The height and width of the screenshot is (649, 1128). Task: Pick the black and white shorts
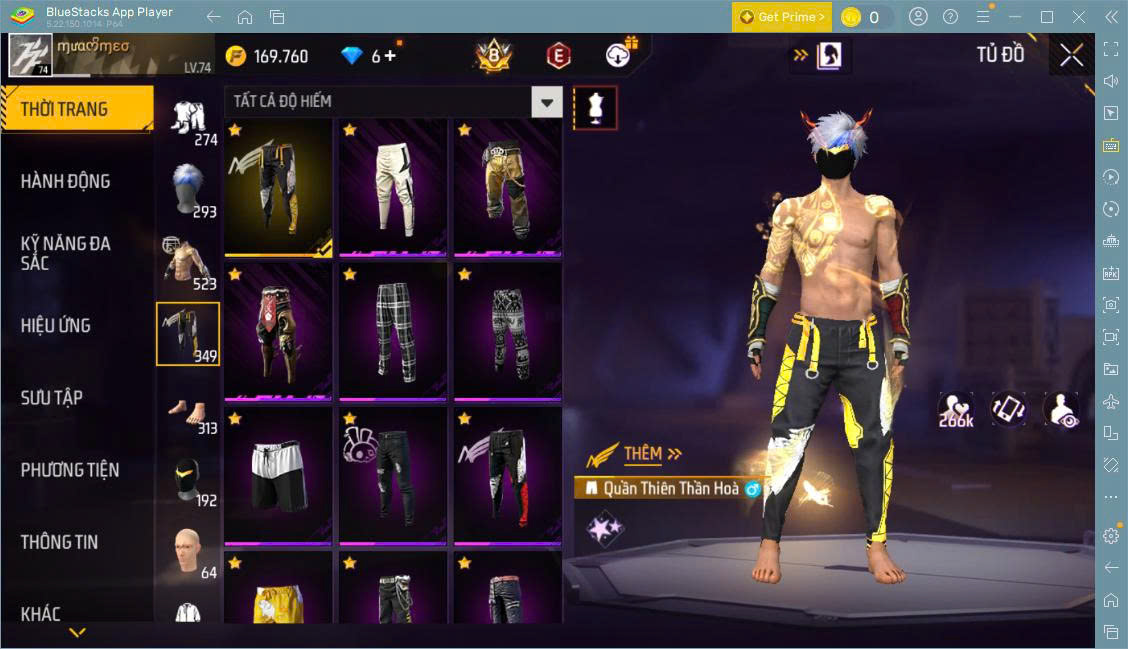point(278,472)
